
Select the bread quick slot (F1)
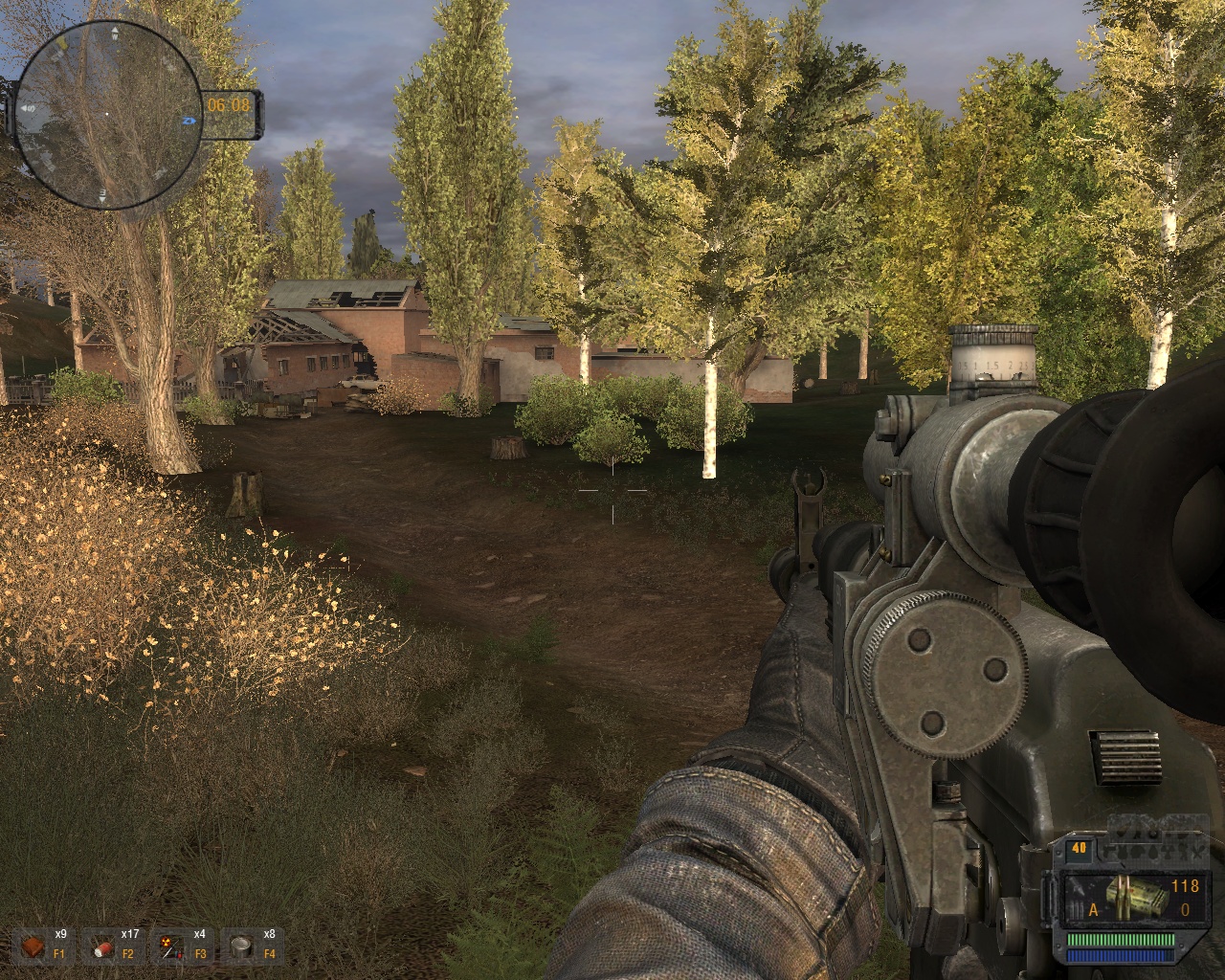34,947
